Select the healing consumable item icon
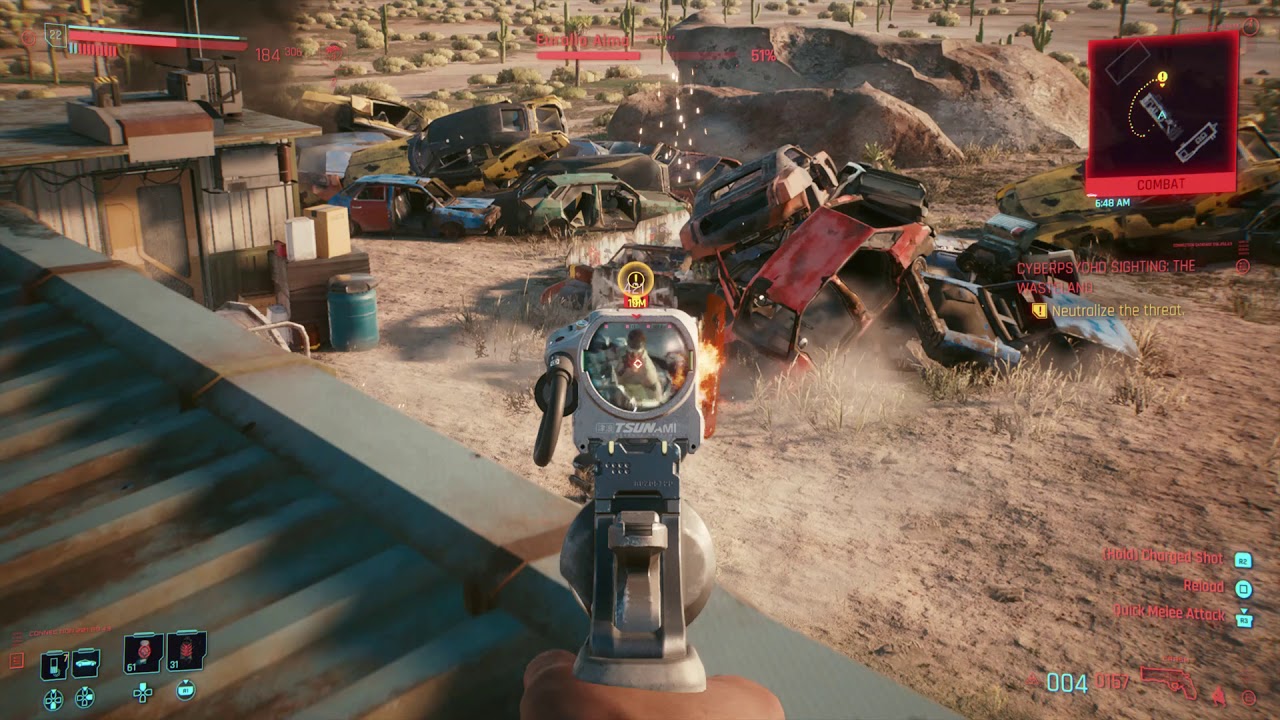 (x=52, y=663)
